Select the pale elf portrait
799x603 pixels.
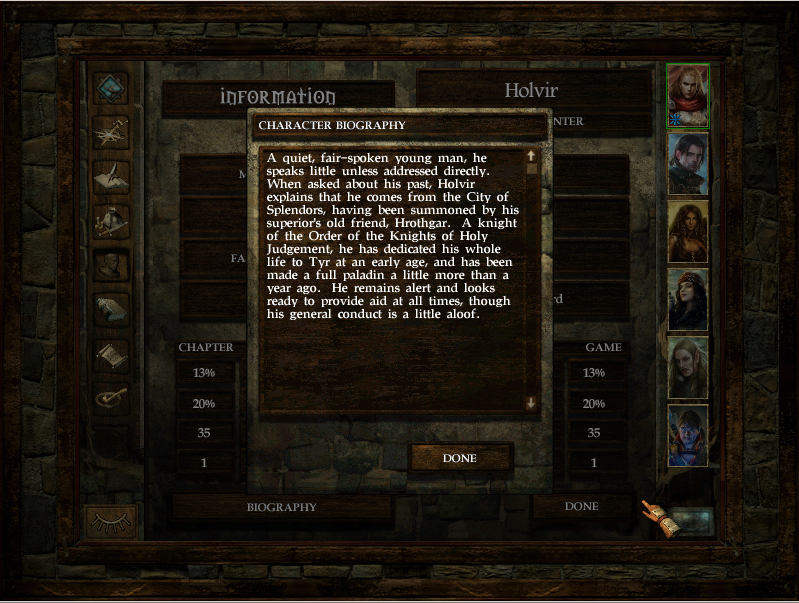688,367
